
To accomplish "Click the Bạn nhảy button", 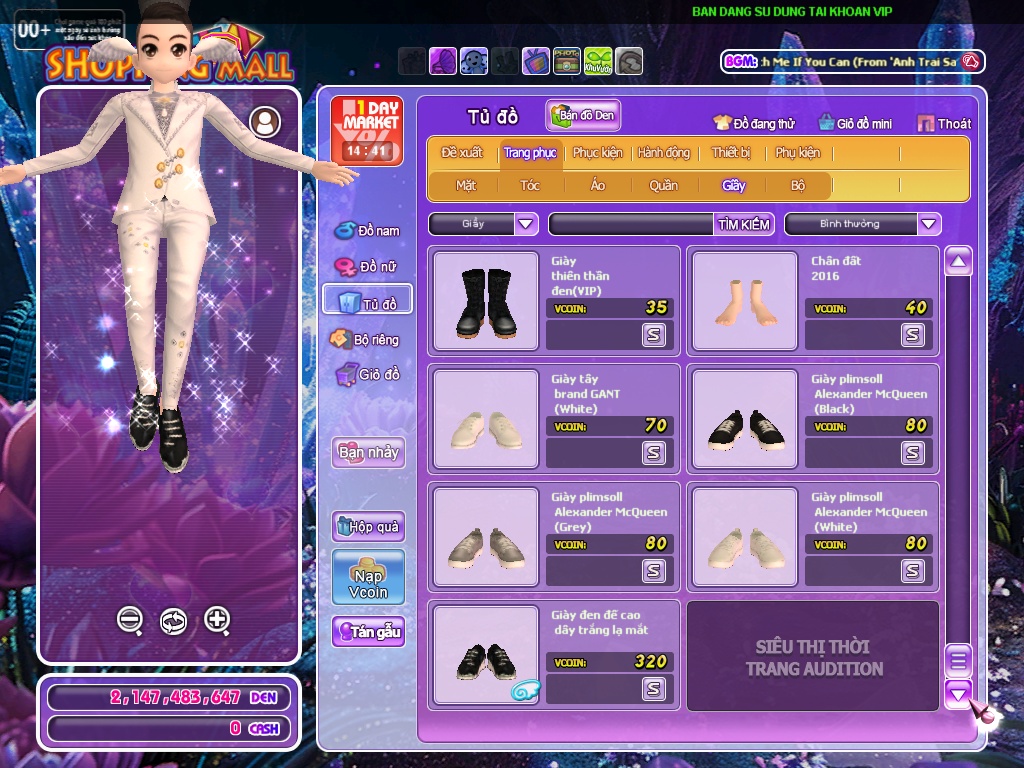I will (x=368, y=452).
